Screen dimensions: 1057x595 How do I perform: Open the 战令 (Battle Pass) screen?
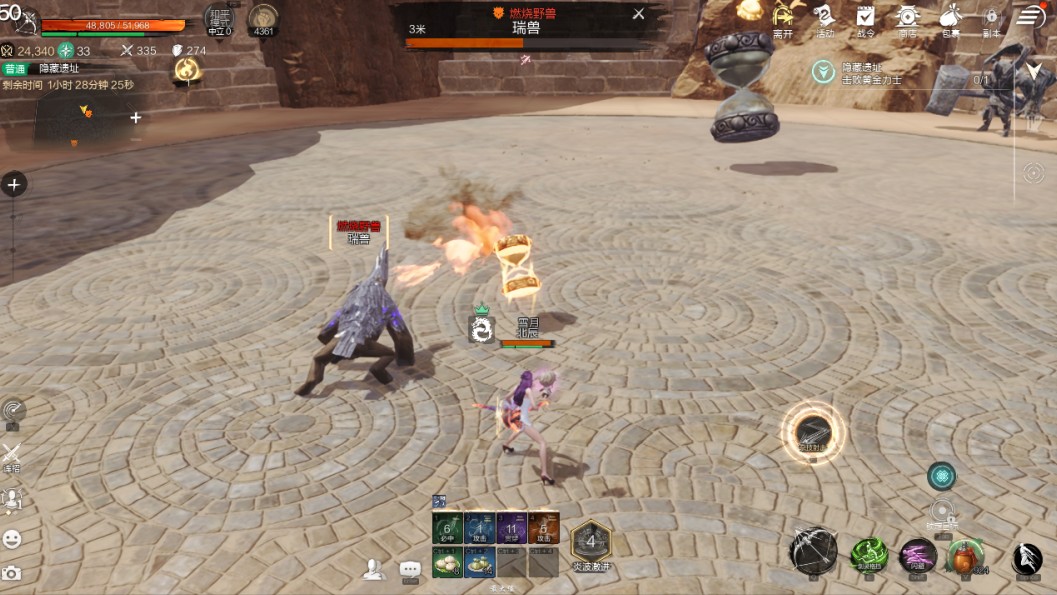coord(865,19)
